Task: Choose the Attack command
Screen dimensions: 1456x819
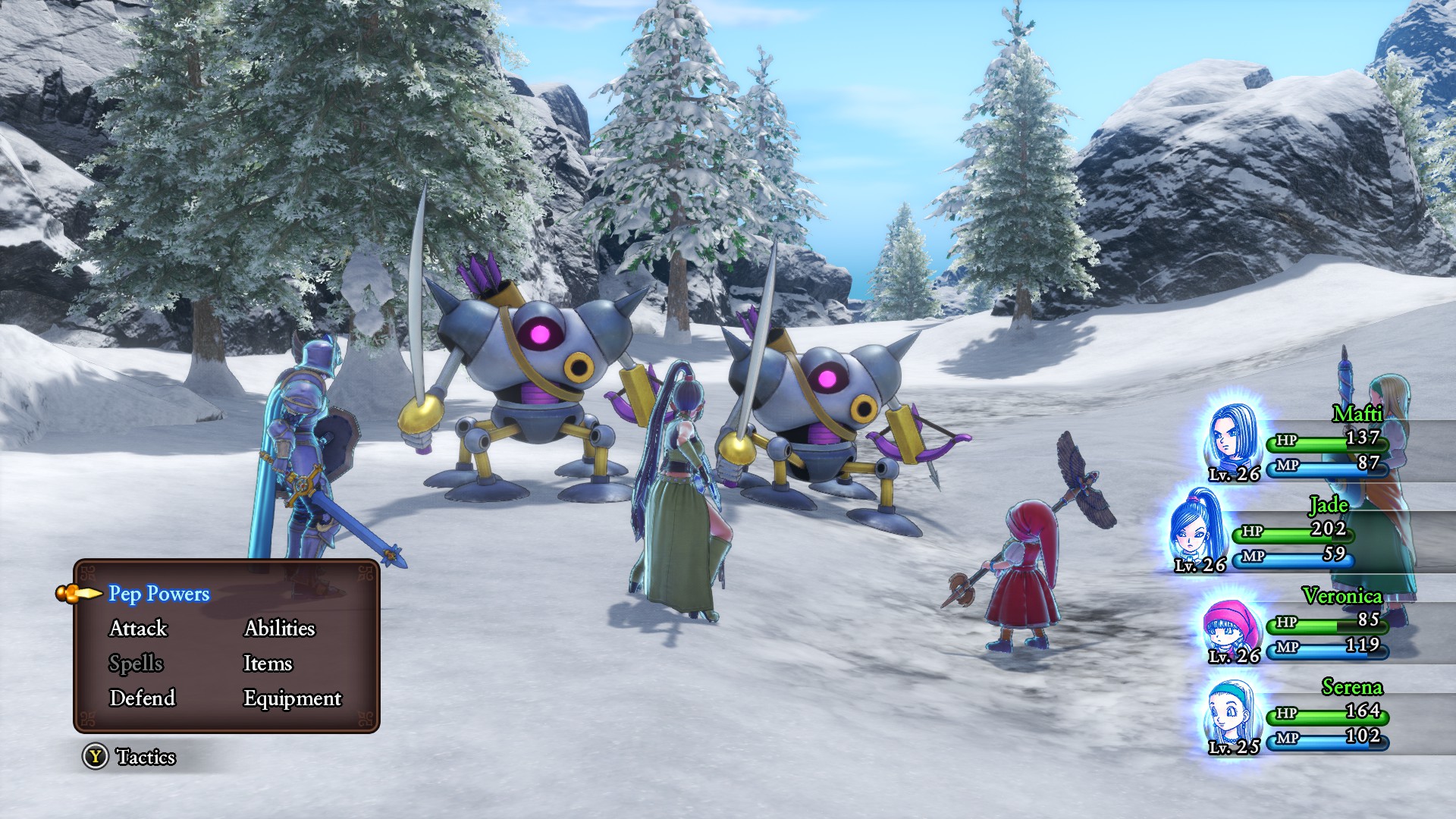Action: tap(138, 629)
